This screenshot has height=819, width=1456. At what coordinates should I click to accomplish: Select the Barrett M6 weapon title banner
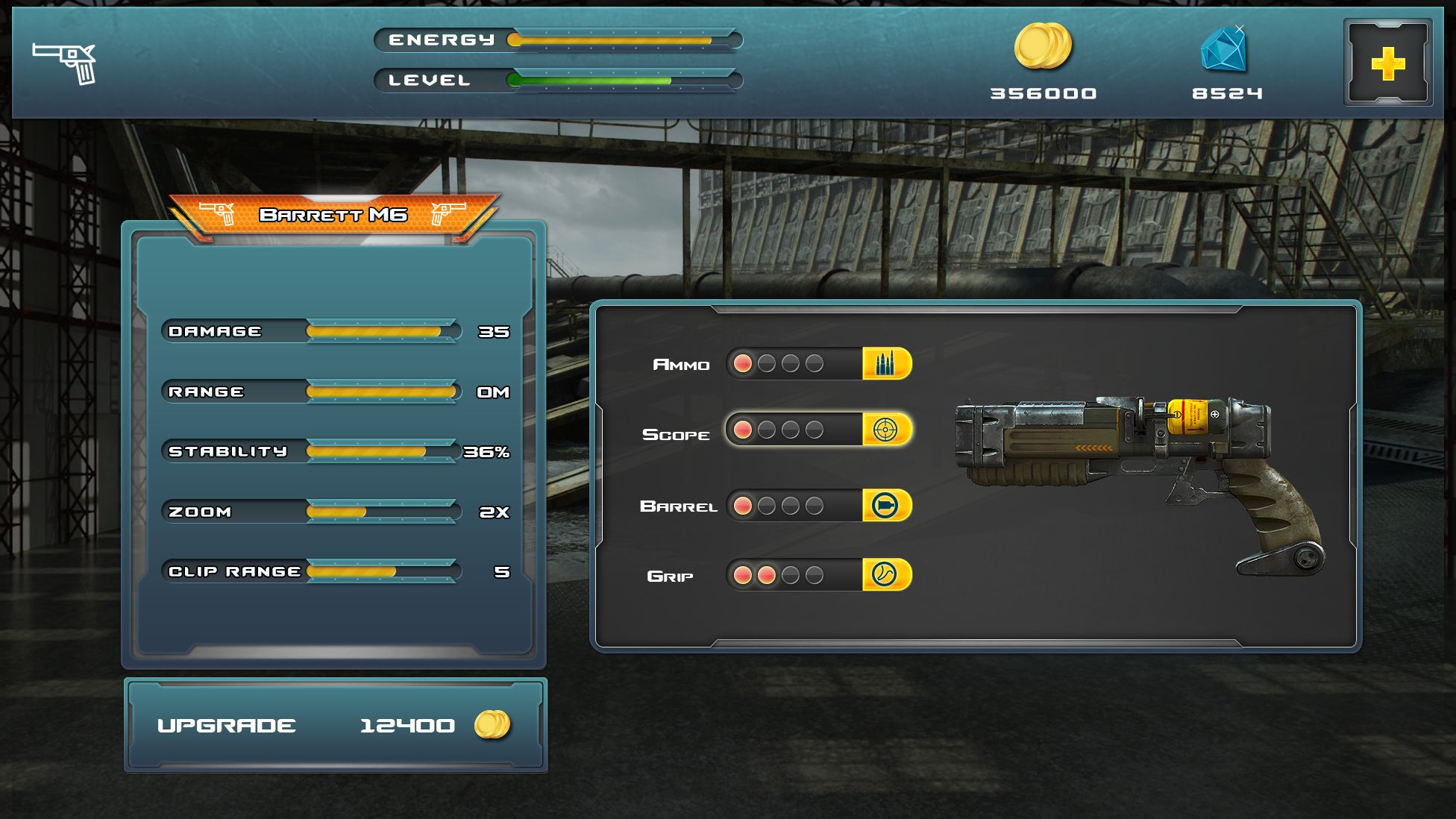click(333, 215)
